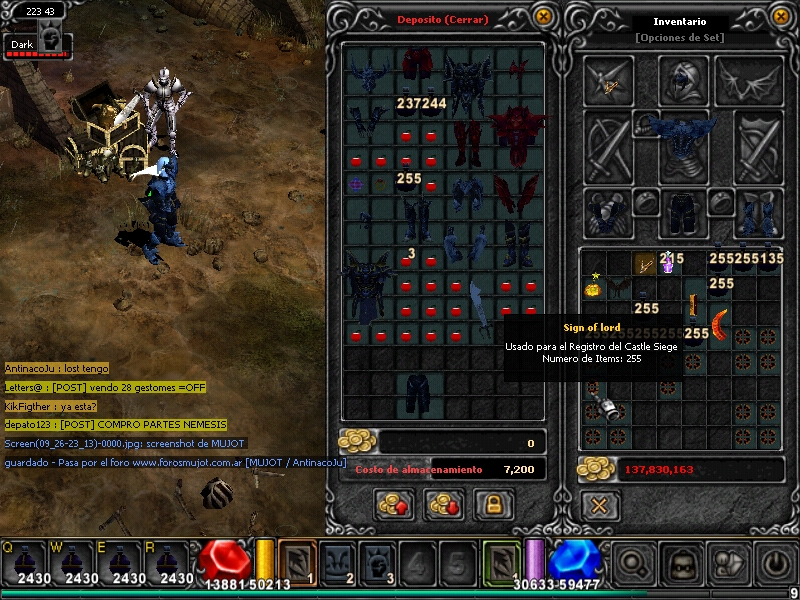Lock the vault with the padlock button
The width and height of the screenshot is (800, 600).
(493, 505)
